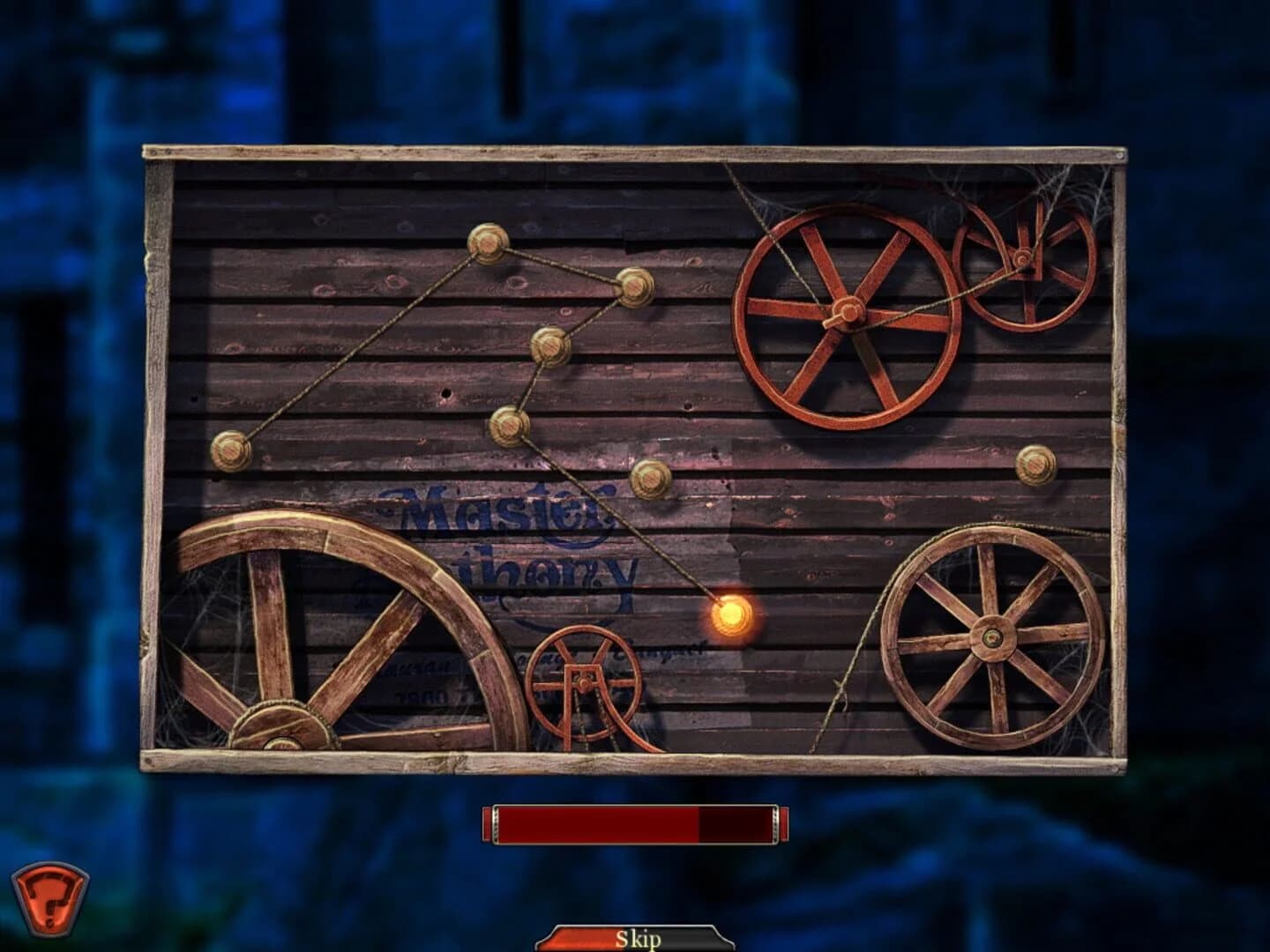Click the brass peg in the board's center

coord(650,480)
